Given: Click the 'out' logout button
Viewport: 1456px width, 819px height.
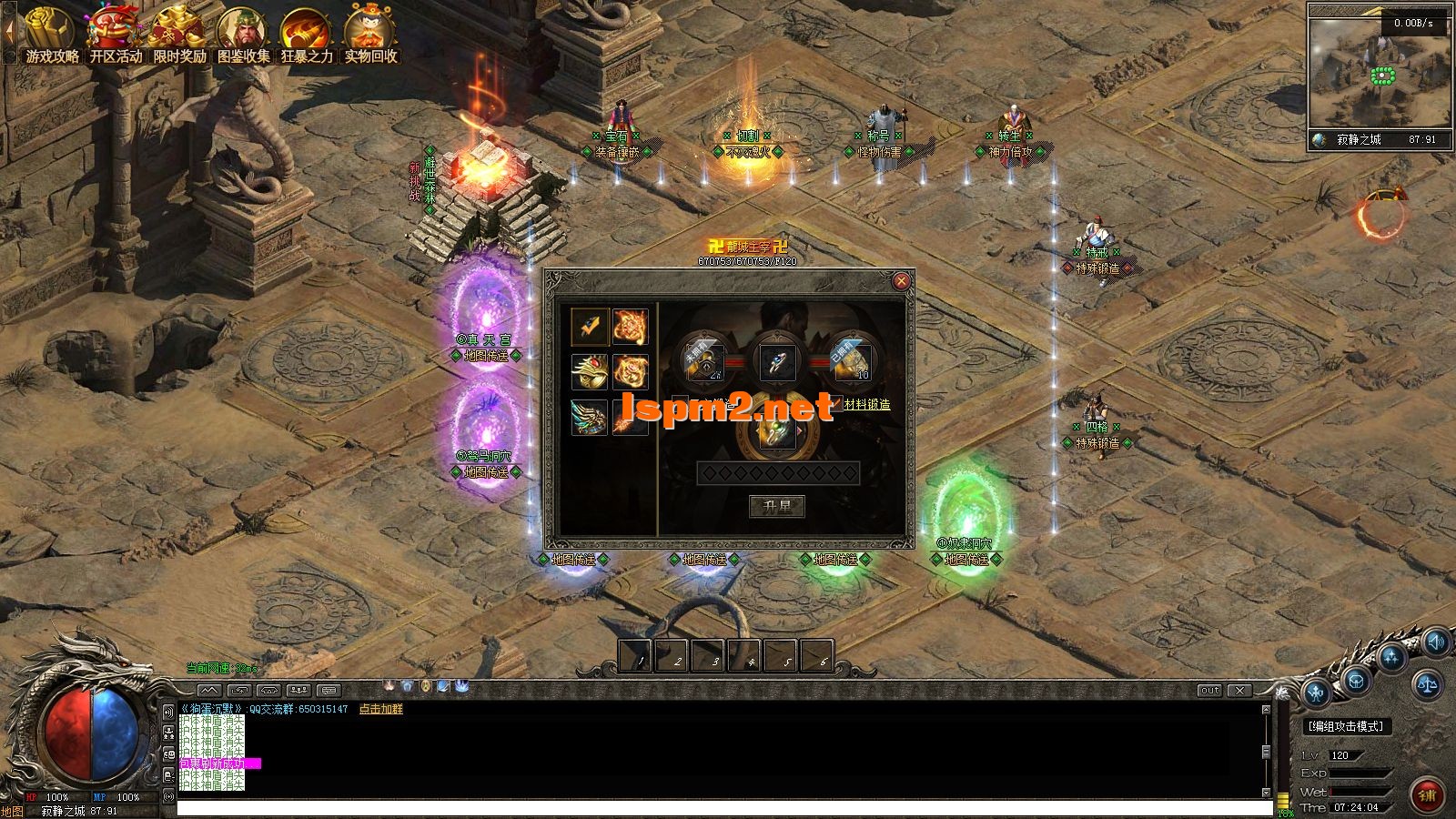Looking at the screenshot, I should coord(1209,691).
